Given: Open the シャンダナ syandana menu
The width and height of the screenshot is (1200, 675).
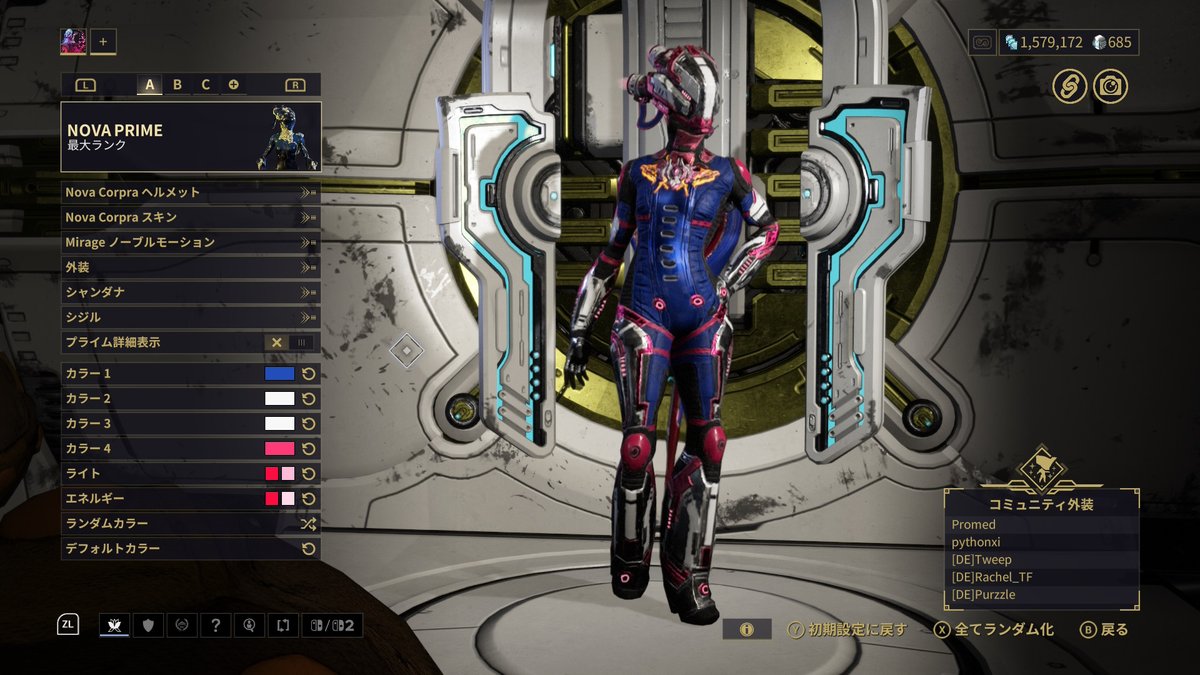Looking at the screenshot, I should point(190,292).
